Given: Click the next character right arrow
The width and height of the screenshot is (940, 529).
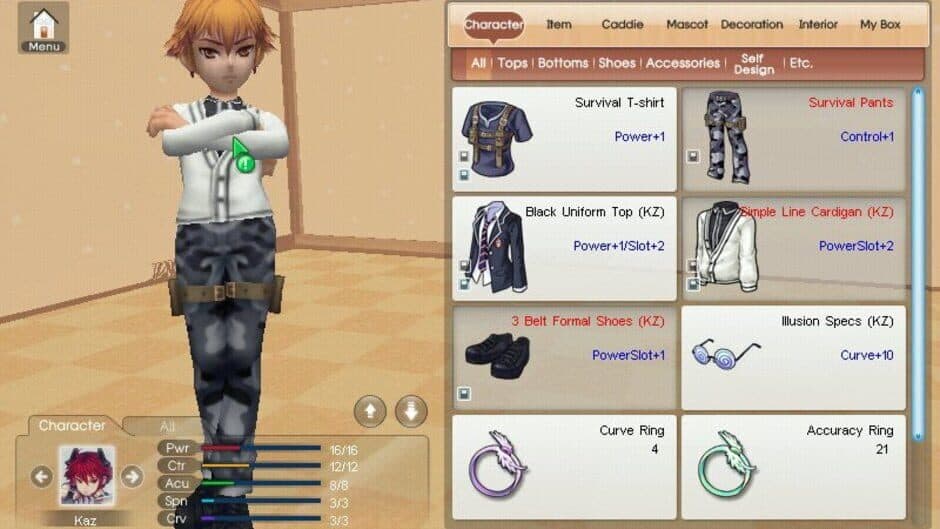Looking at the screenshot, I should [131, 476].
